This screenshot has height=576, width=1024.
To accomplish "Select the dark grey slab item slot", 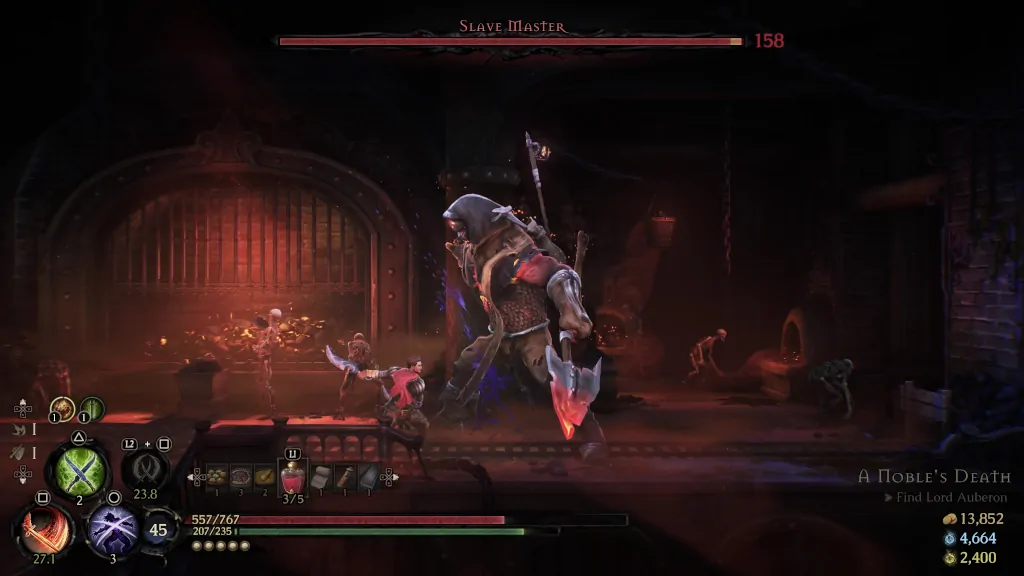I will [368, 477].
